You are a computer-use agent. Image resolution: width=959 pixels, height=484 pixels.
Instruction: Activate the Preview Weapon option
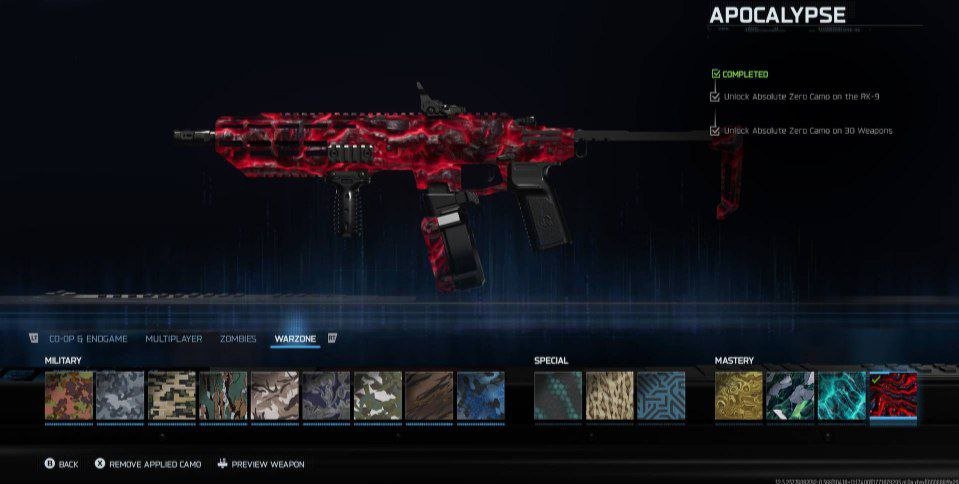(x=261, y=464)
